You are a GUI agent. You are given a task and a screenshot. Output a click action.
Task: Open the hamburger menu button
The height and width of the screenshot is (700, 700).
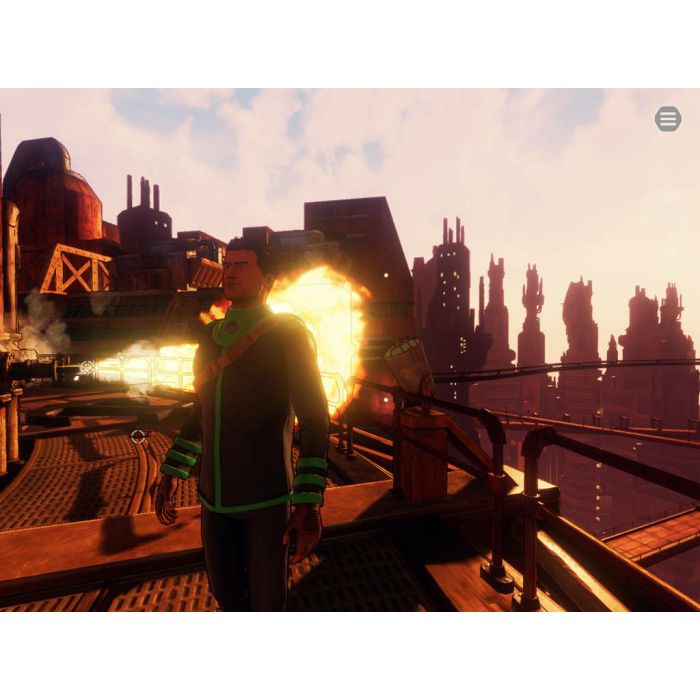pos(668,119)
